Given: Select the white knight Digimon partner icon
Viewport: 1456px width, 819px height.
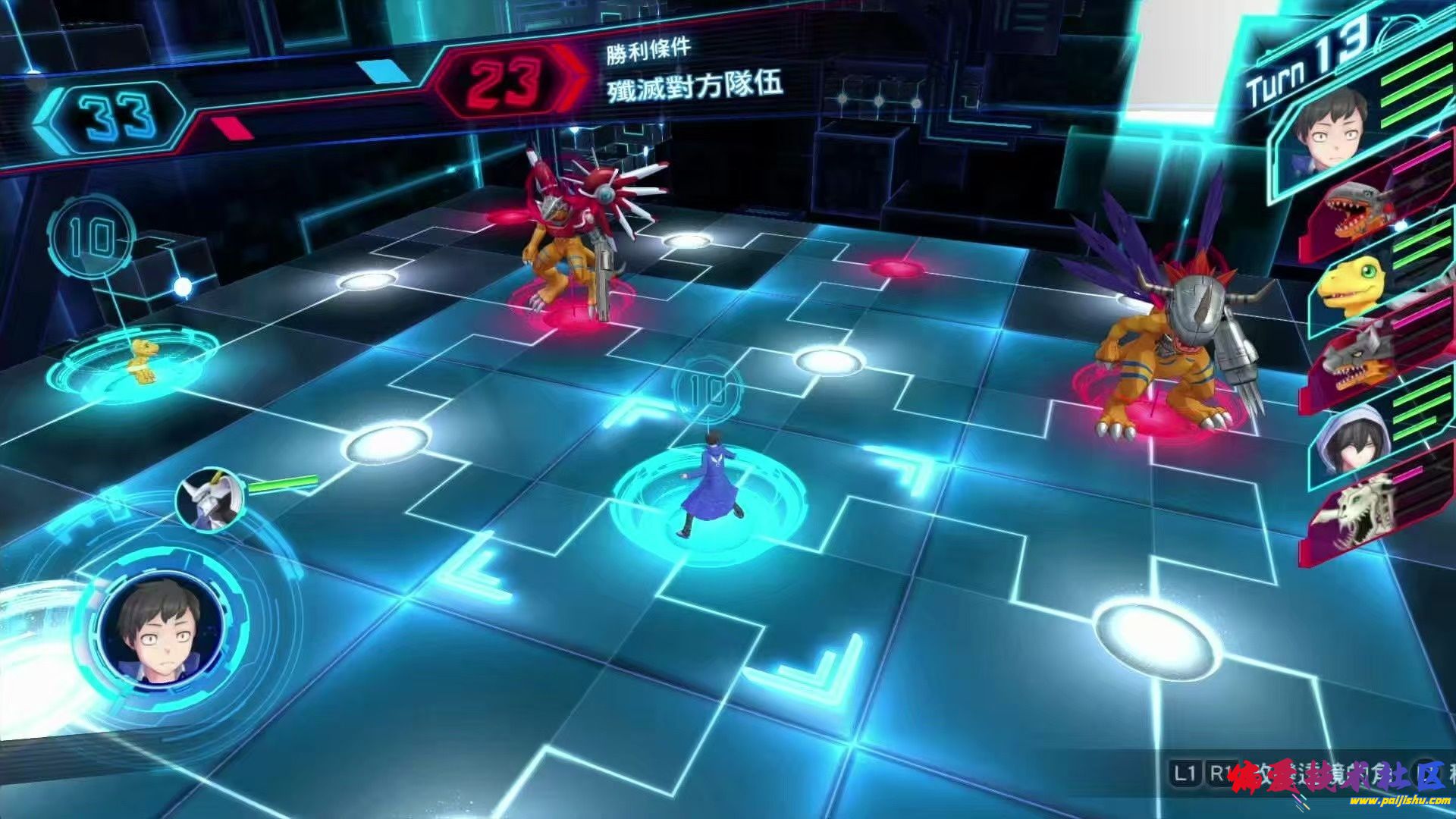Looking at the screenshot, I should click(x=210, y=500).
